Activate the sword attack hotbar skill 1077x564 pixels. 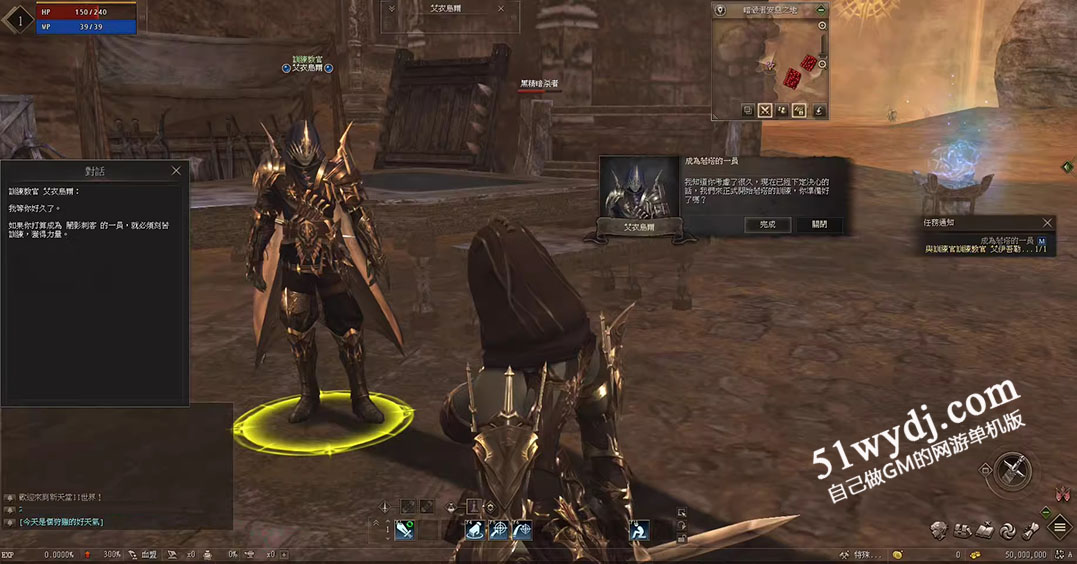(405, 531)
